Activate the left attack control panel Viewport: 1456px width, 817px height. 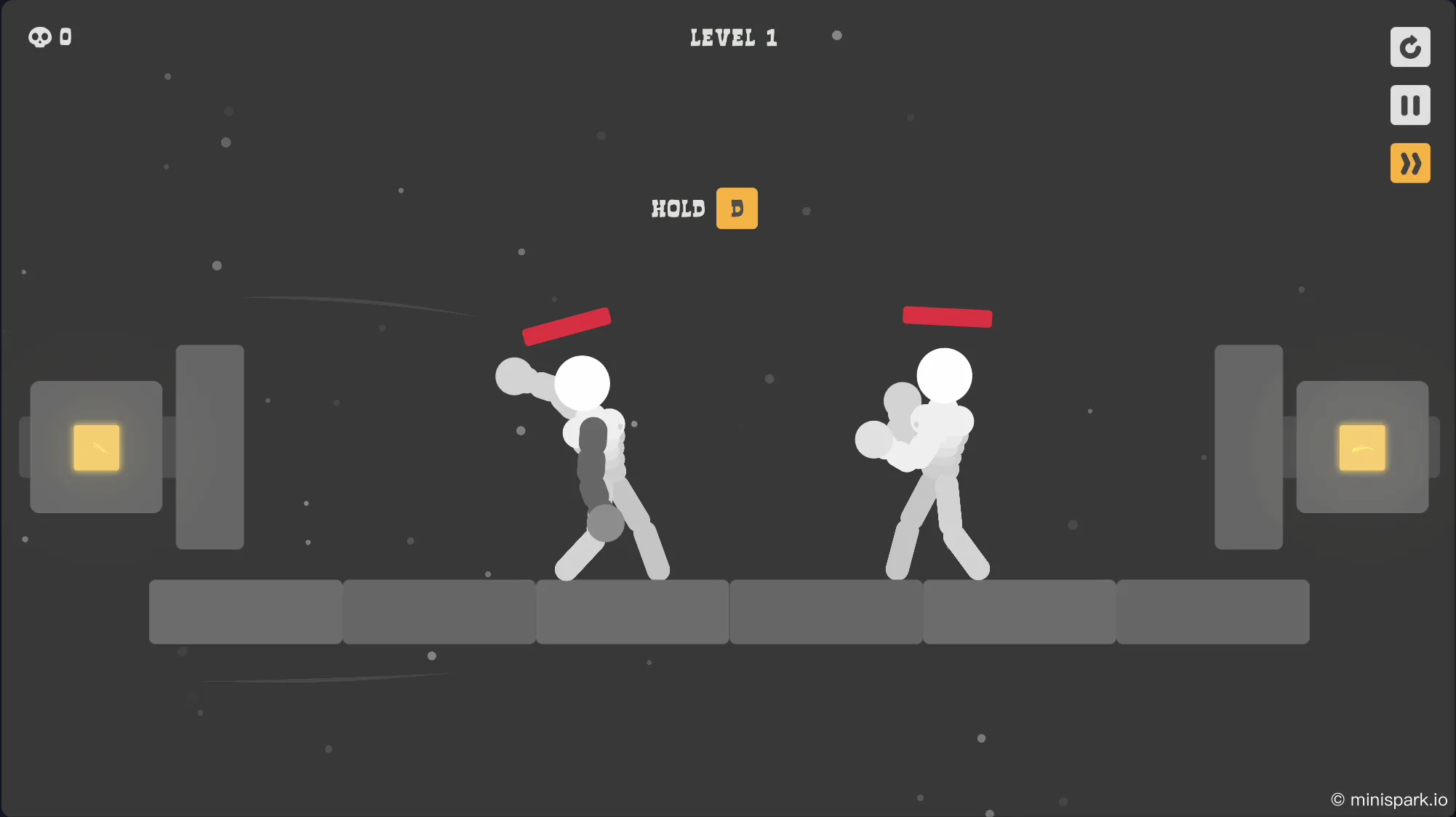click(95, 447)
